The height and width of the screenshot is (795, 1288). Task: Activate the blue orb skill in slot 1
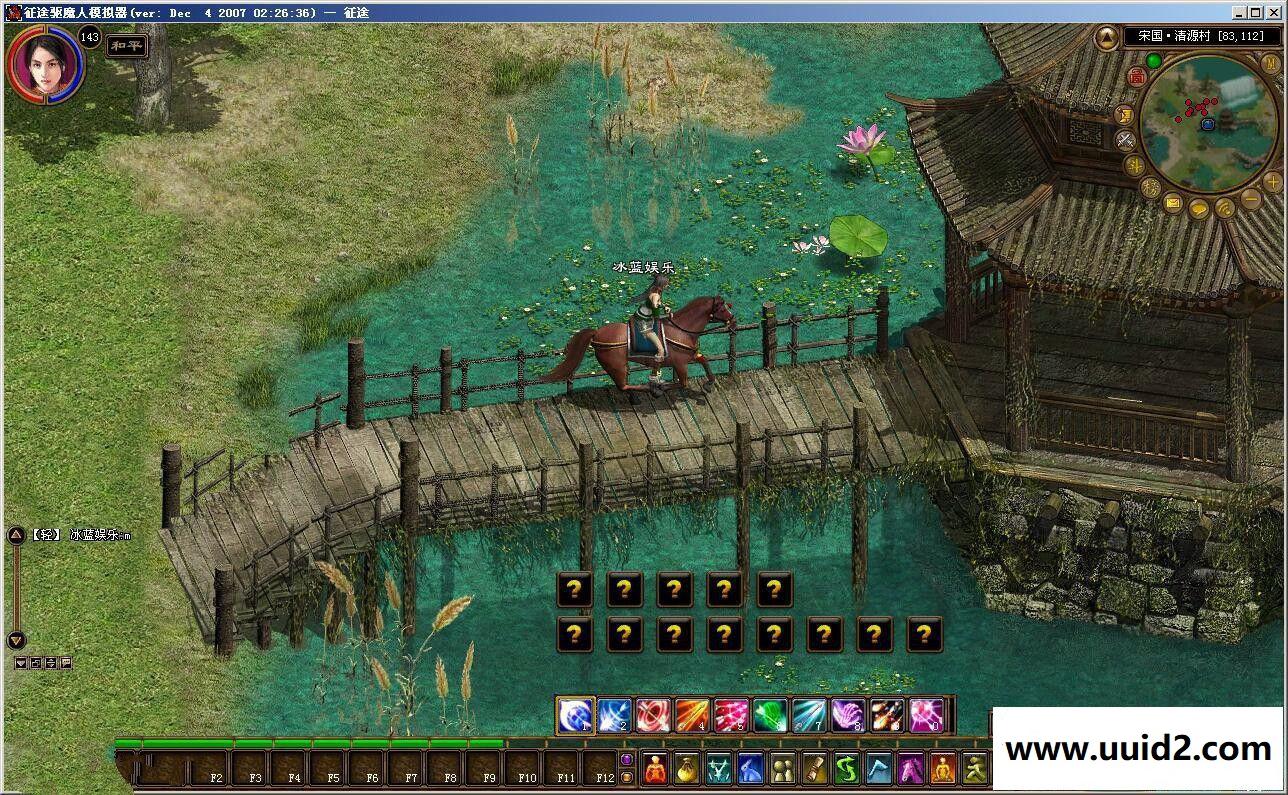tap(576, 715)
